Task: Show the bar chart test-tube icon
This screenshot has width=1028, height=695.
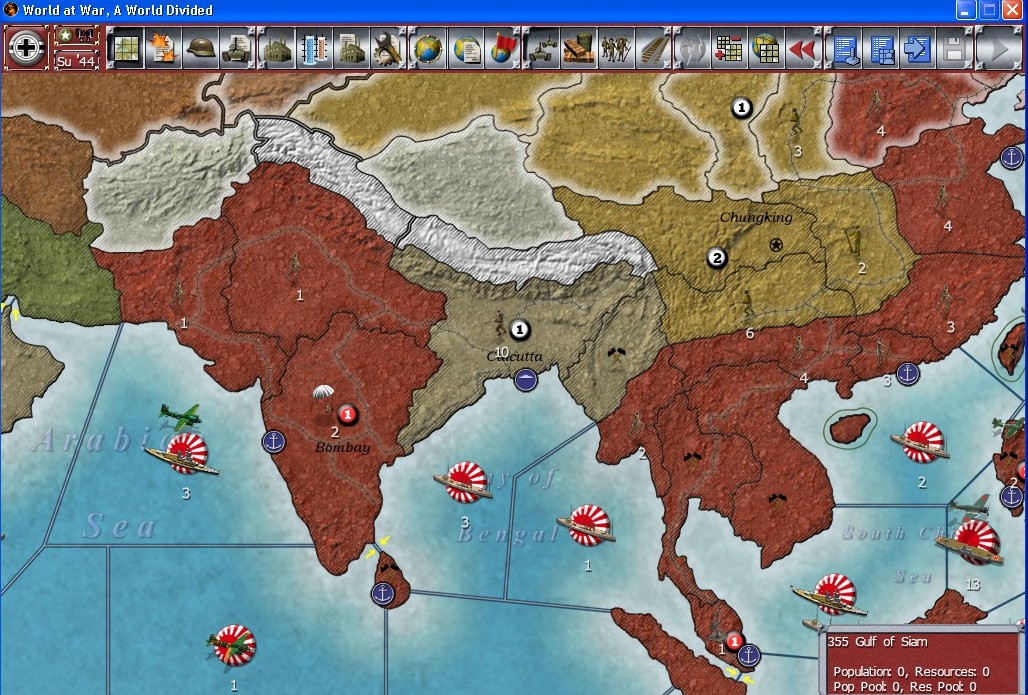Action: (314, 48)
